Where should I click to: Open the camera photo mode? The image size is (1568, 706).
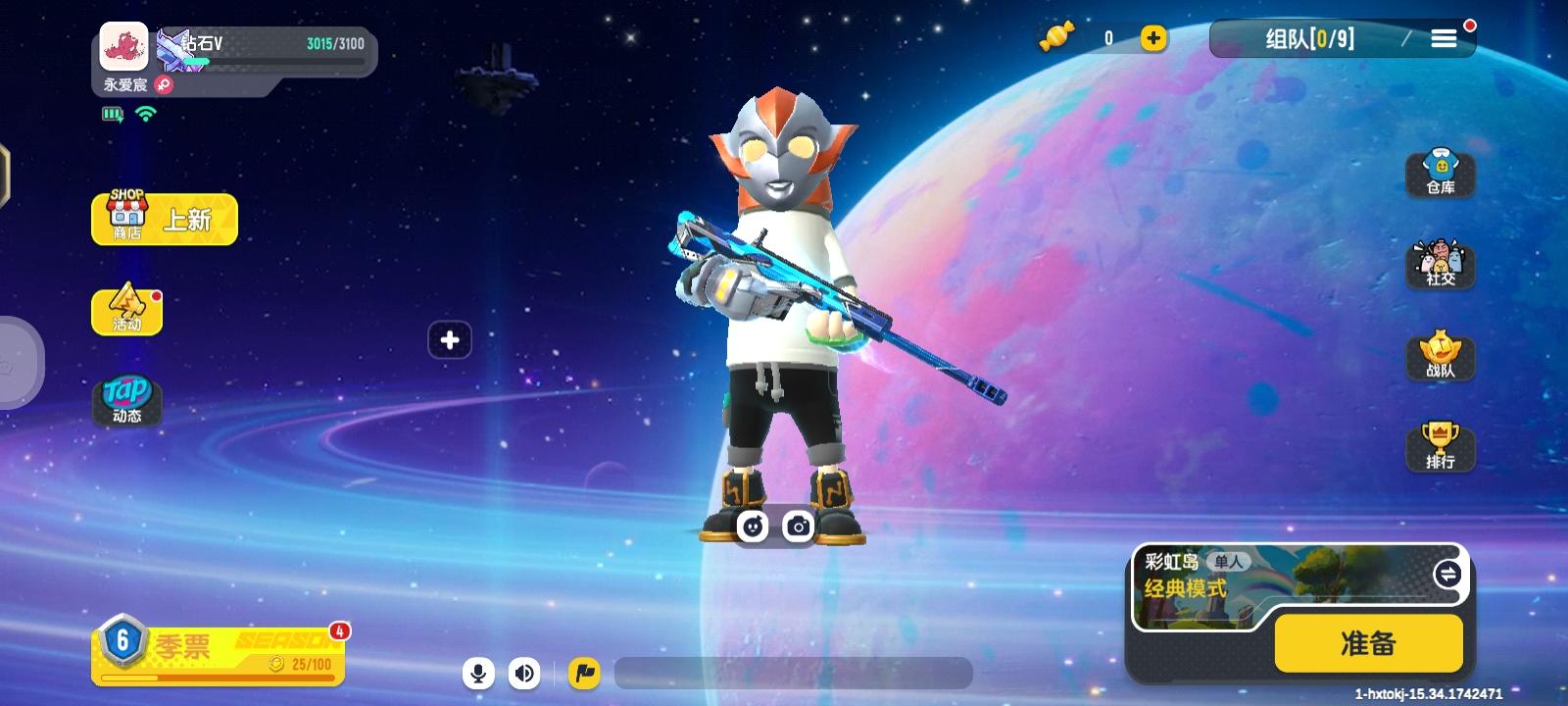pos(799,527)
